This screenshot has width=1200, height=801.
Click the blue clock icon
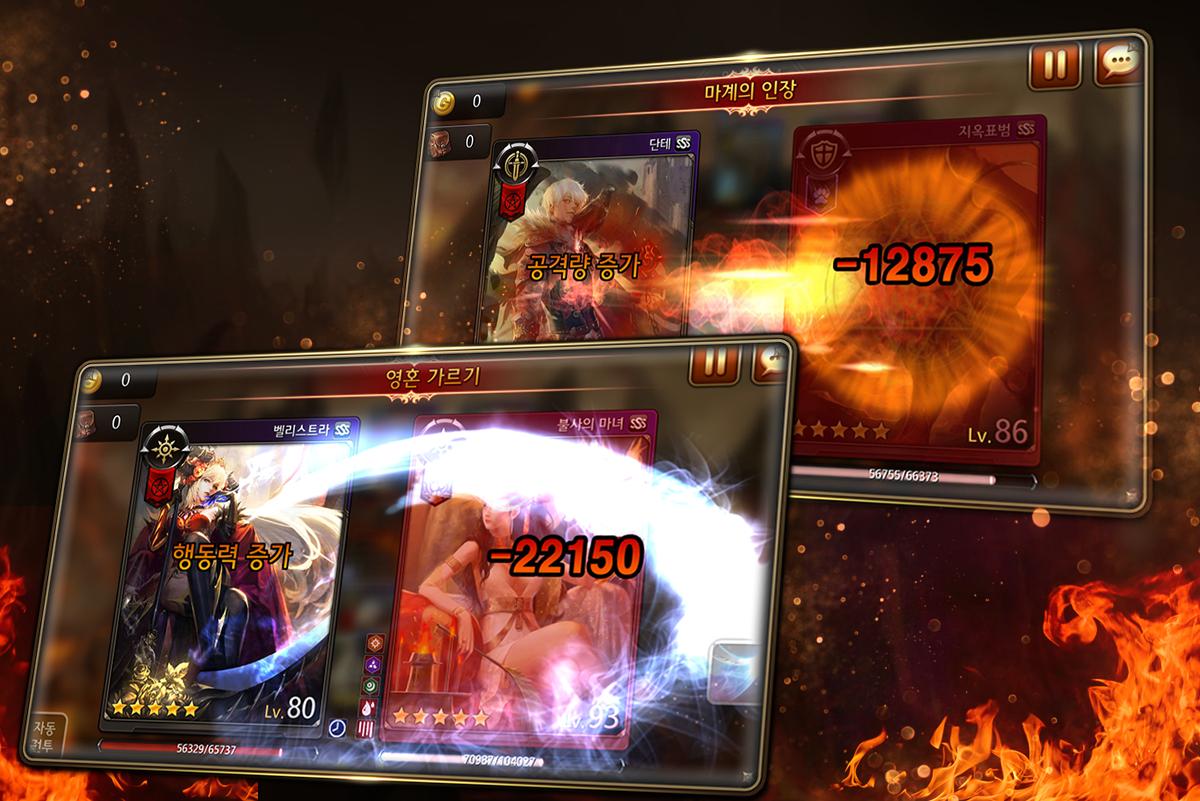click(x=337, y=728)
